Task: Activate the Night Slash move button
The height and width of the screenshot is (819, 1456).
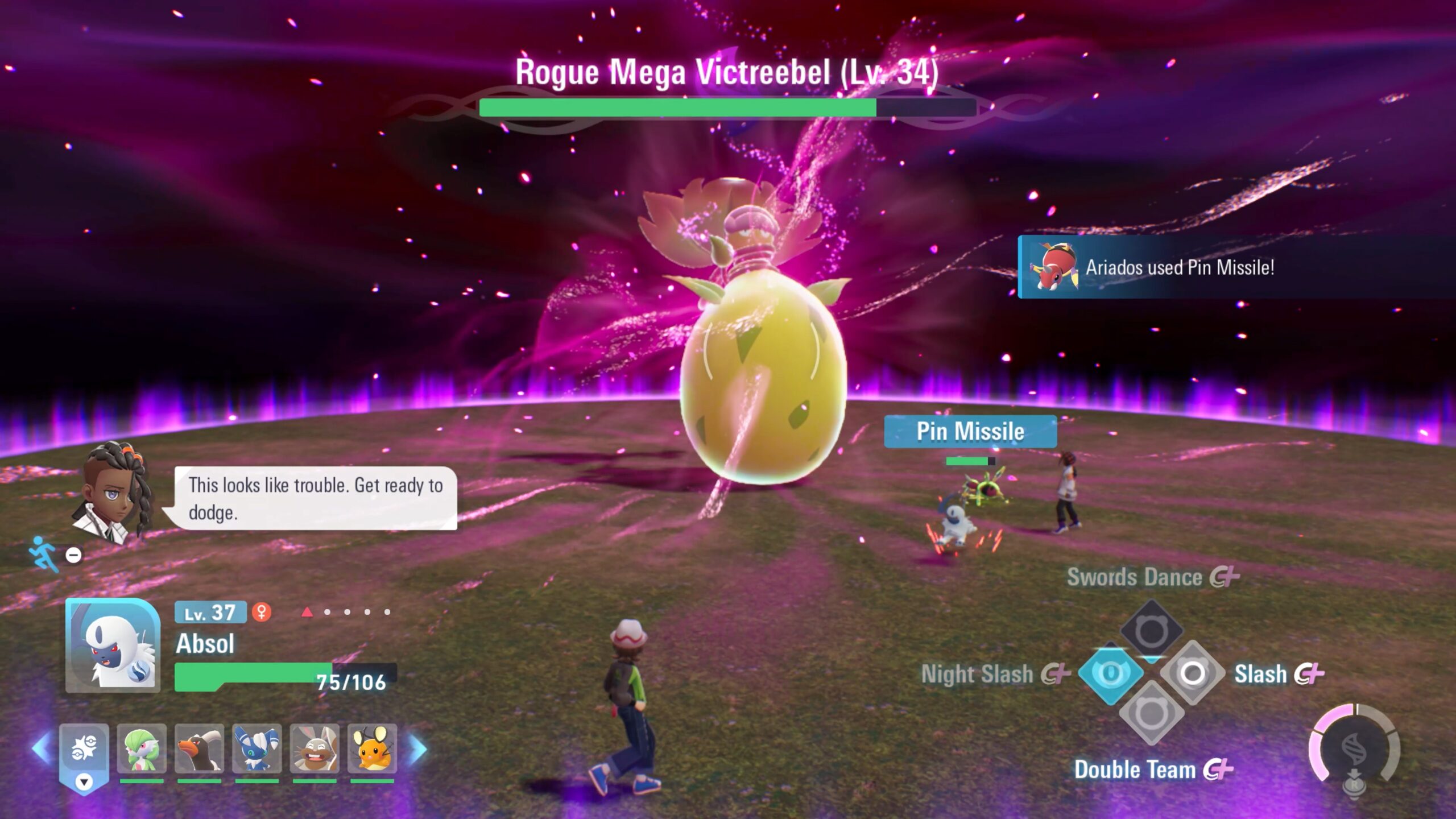Action: [x=1110, y=673]
